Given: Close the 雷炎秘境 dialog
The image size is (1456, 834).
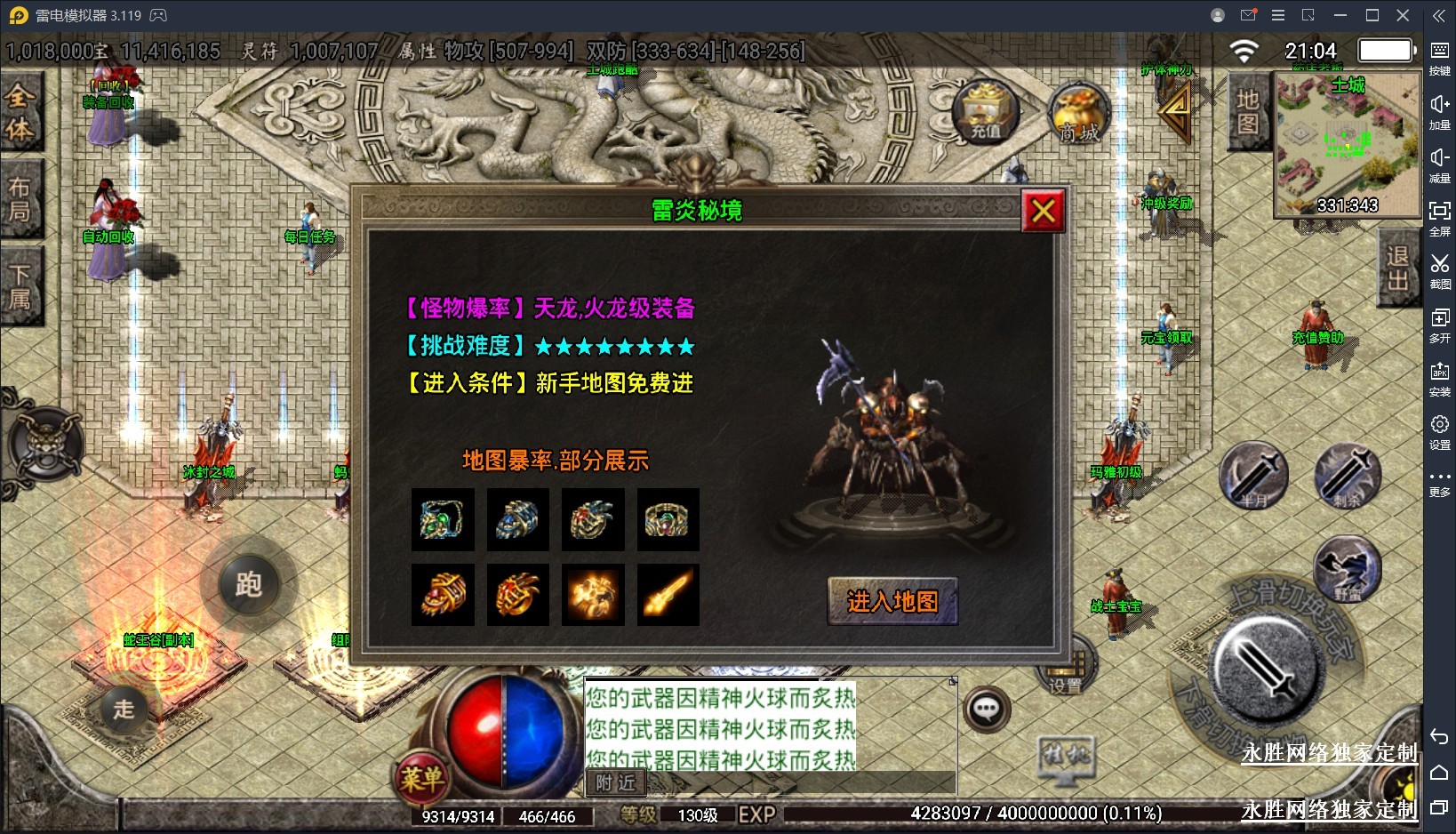Looking at the screenshot, I should [1043, 211].
